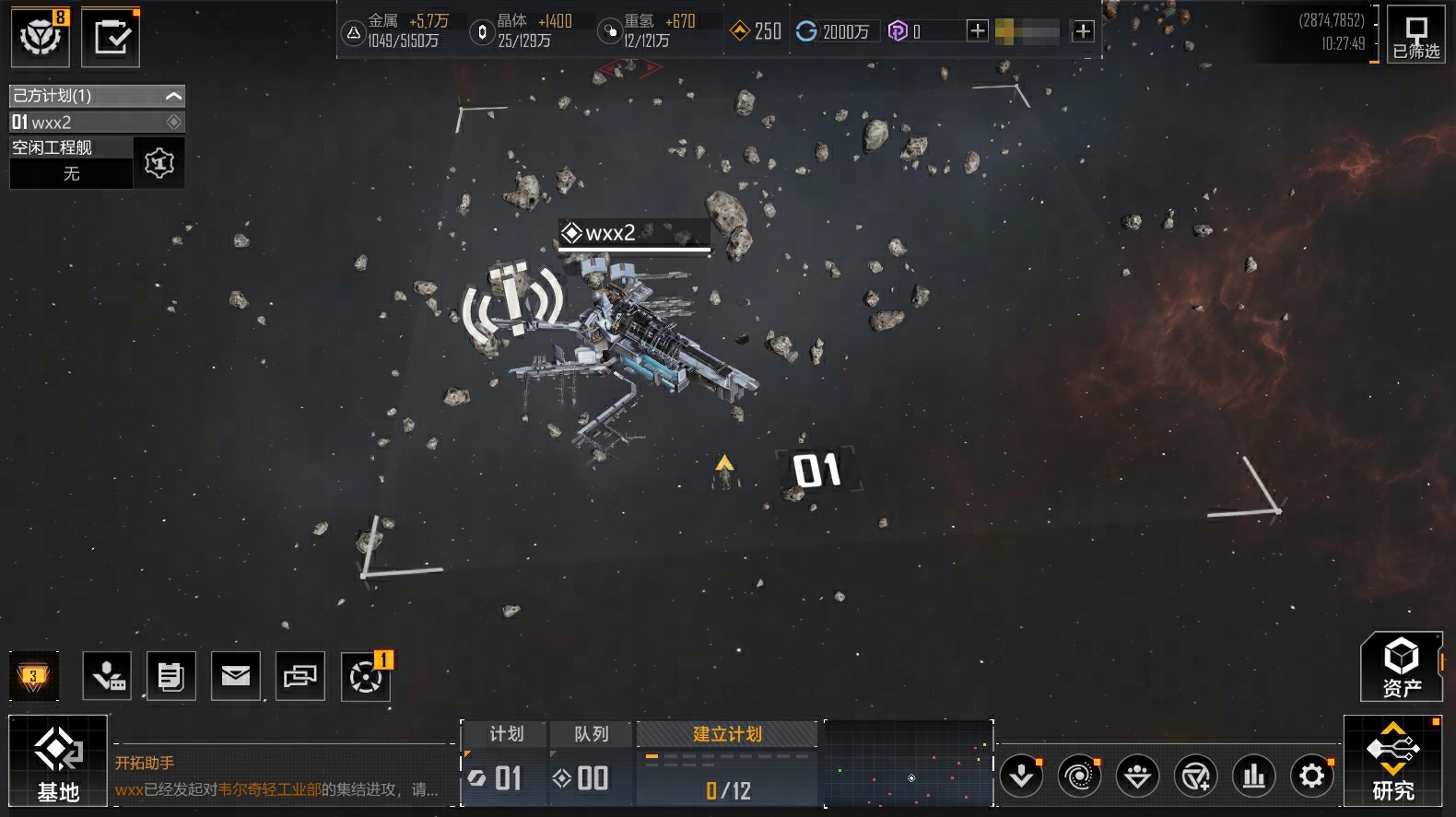Open the gear settings icon
Viewport: 1456px width, 817px height.
(1312, 776)
